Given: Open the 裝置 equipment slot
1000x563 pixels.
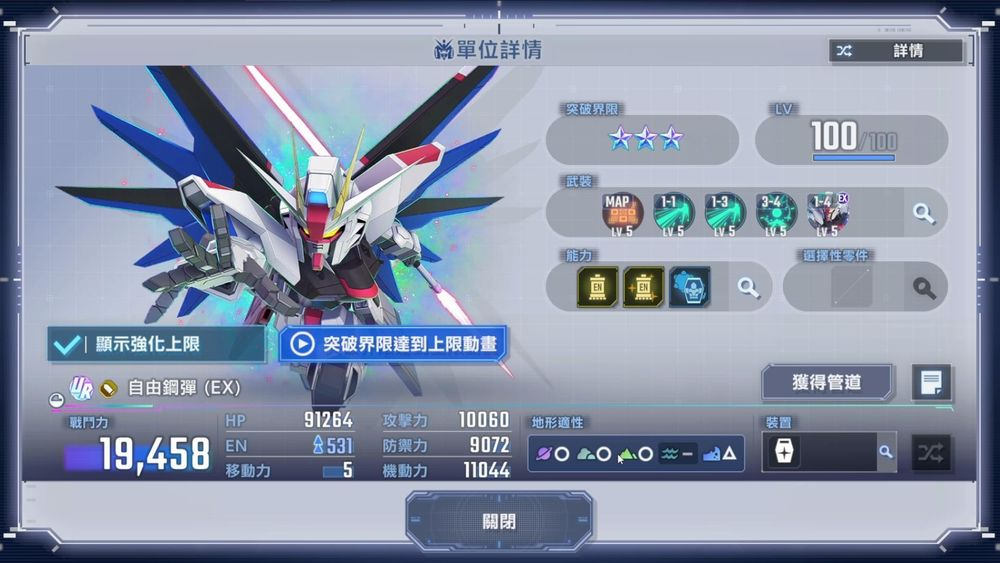Looking at the screenshot, I should click(782, 453).
